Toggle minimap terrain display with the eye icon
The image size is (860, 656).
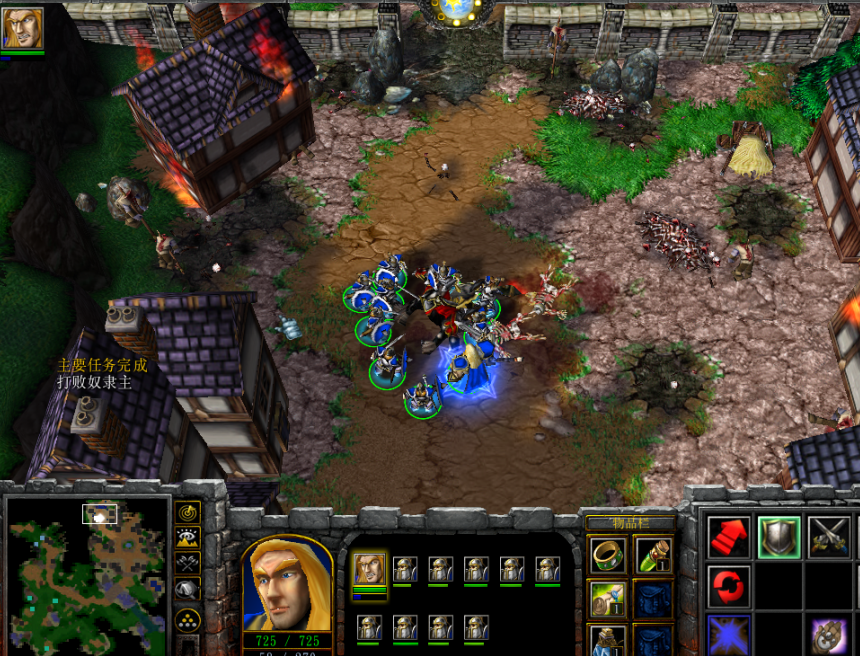pyautogui.click(x=187, y=539)
